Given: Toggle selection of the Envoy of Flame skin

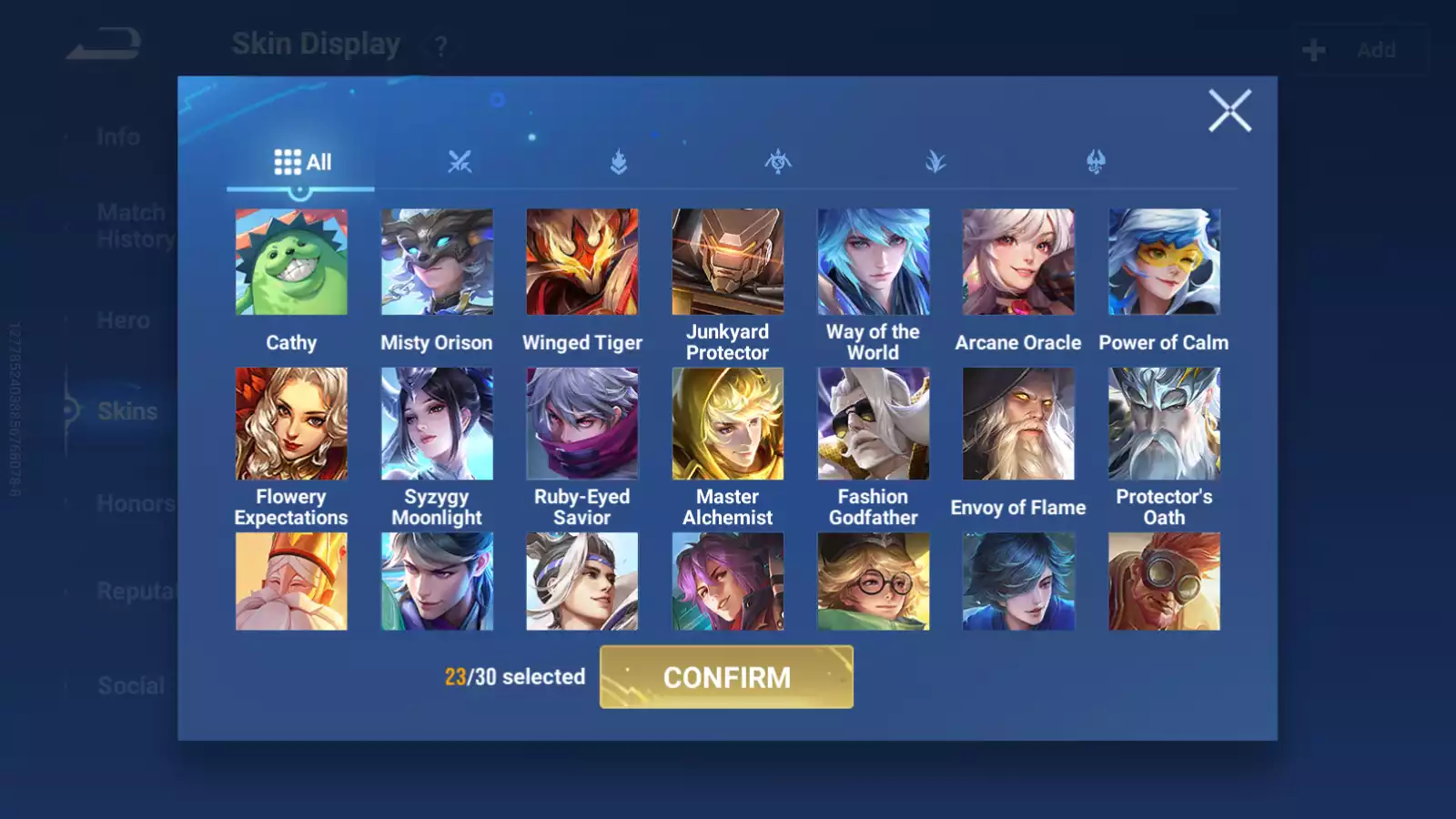Looking at the screenshot, I should pyautogui.click(x=1017, y=424).
